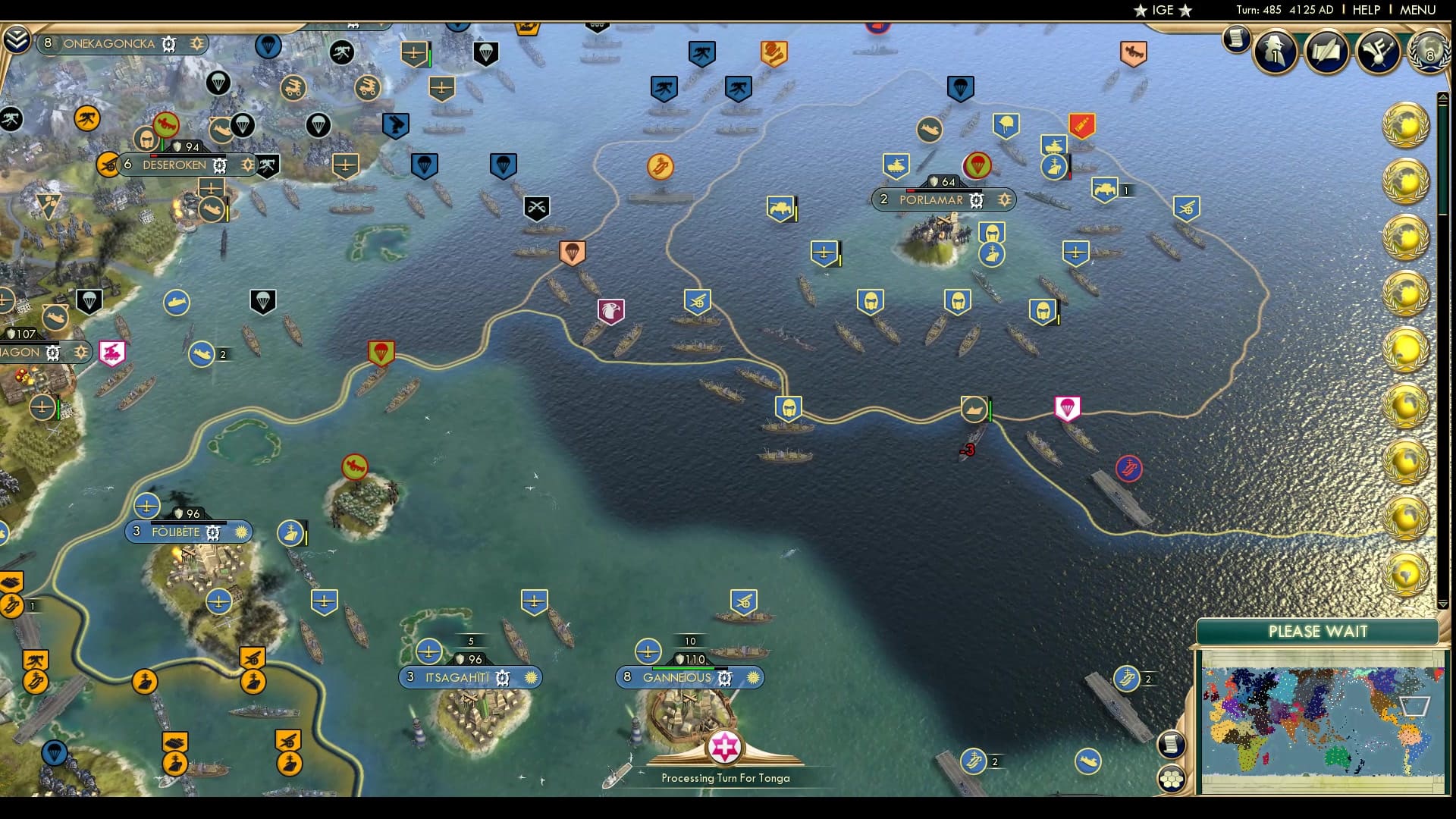Click the scroll icon beside the minimap
Screen dimensions: 1456x819
point(1172,745)
